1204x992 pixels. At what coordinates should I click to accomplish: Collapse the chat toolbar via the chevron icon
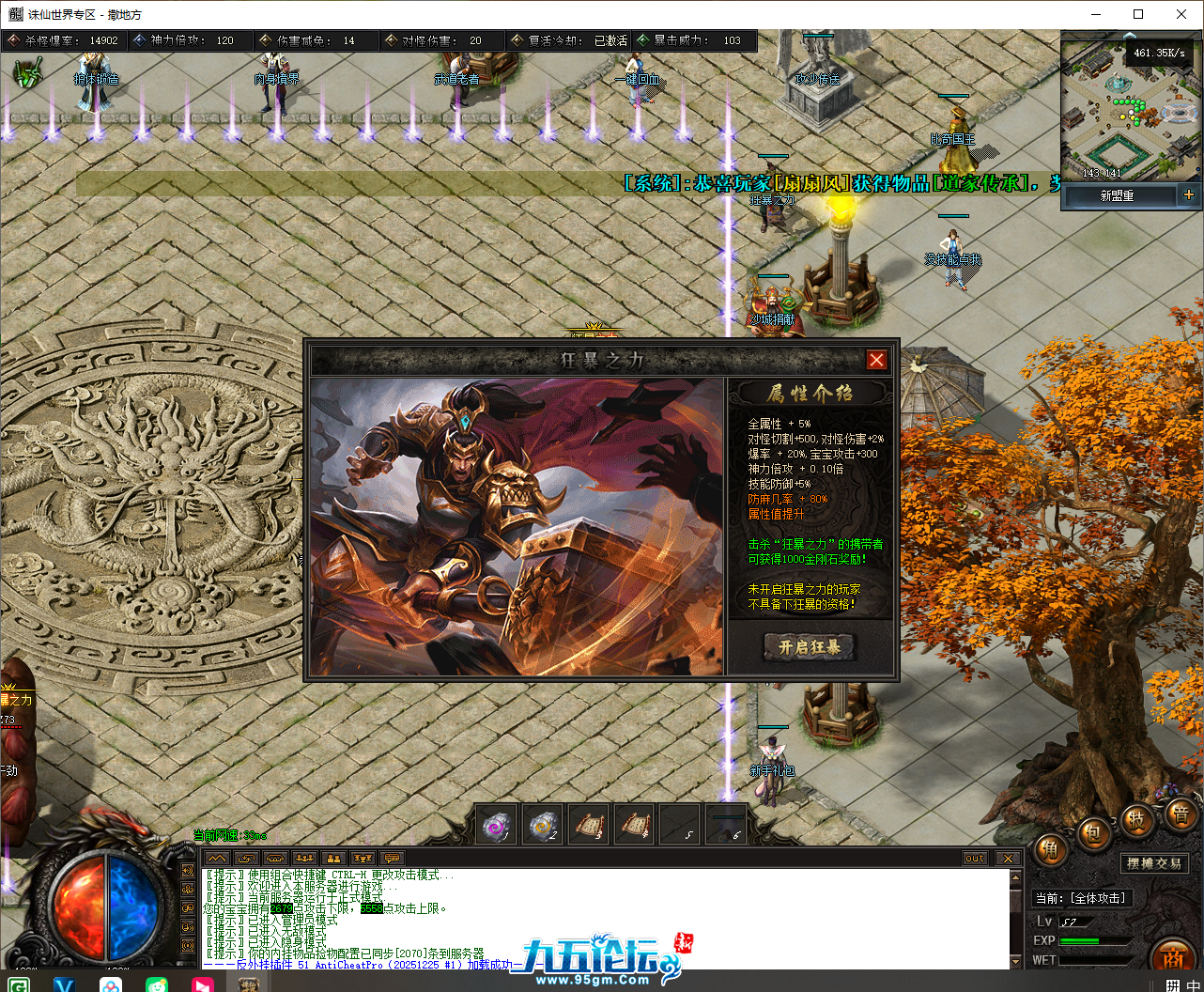(216, 857)
